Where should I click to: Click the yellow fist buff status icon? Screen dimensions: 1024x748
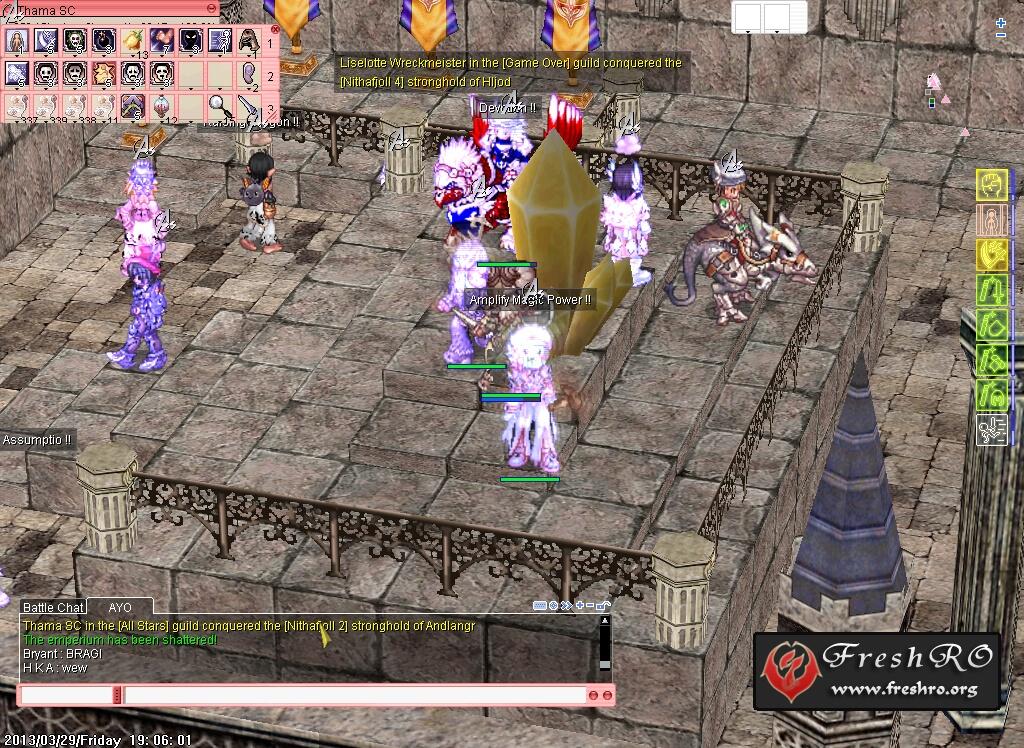[990, 185]
